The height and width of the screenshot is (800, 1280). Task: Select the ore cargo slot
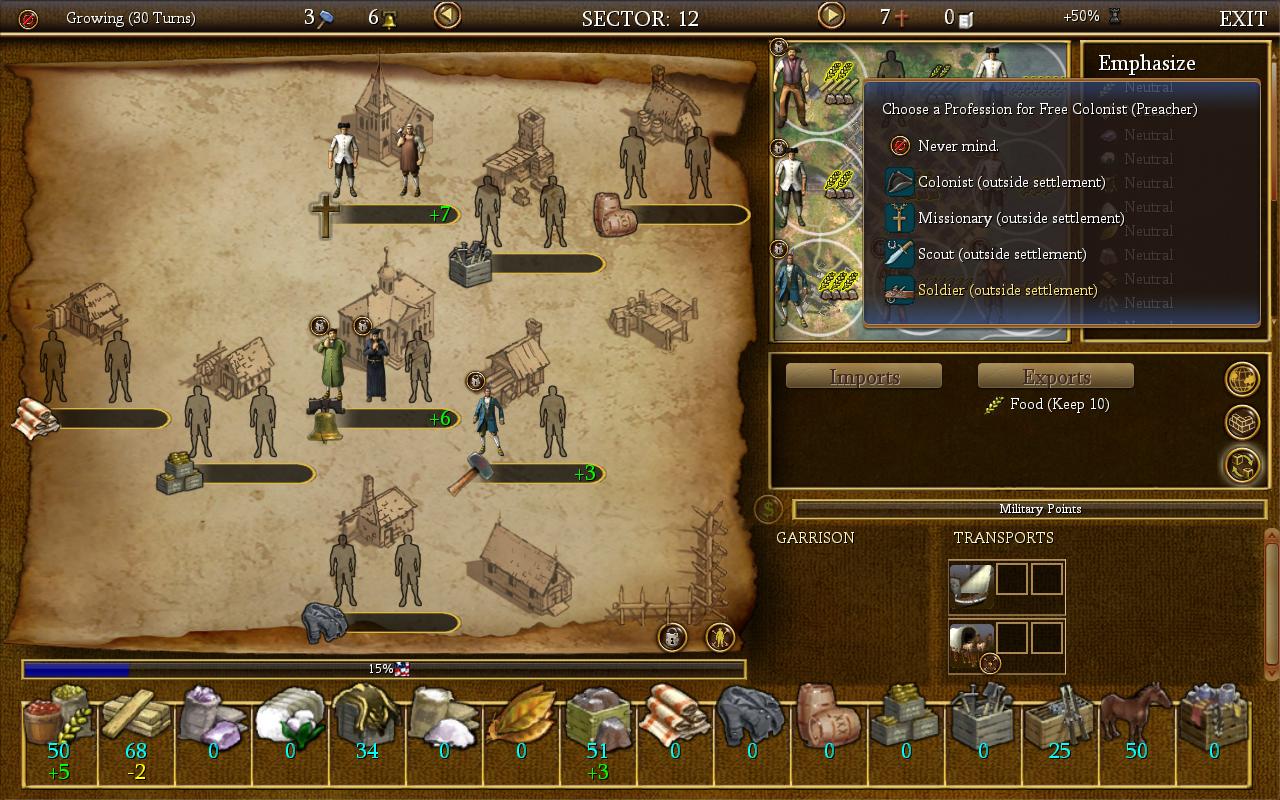coord(598,723)
